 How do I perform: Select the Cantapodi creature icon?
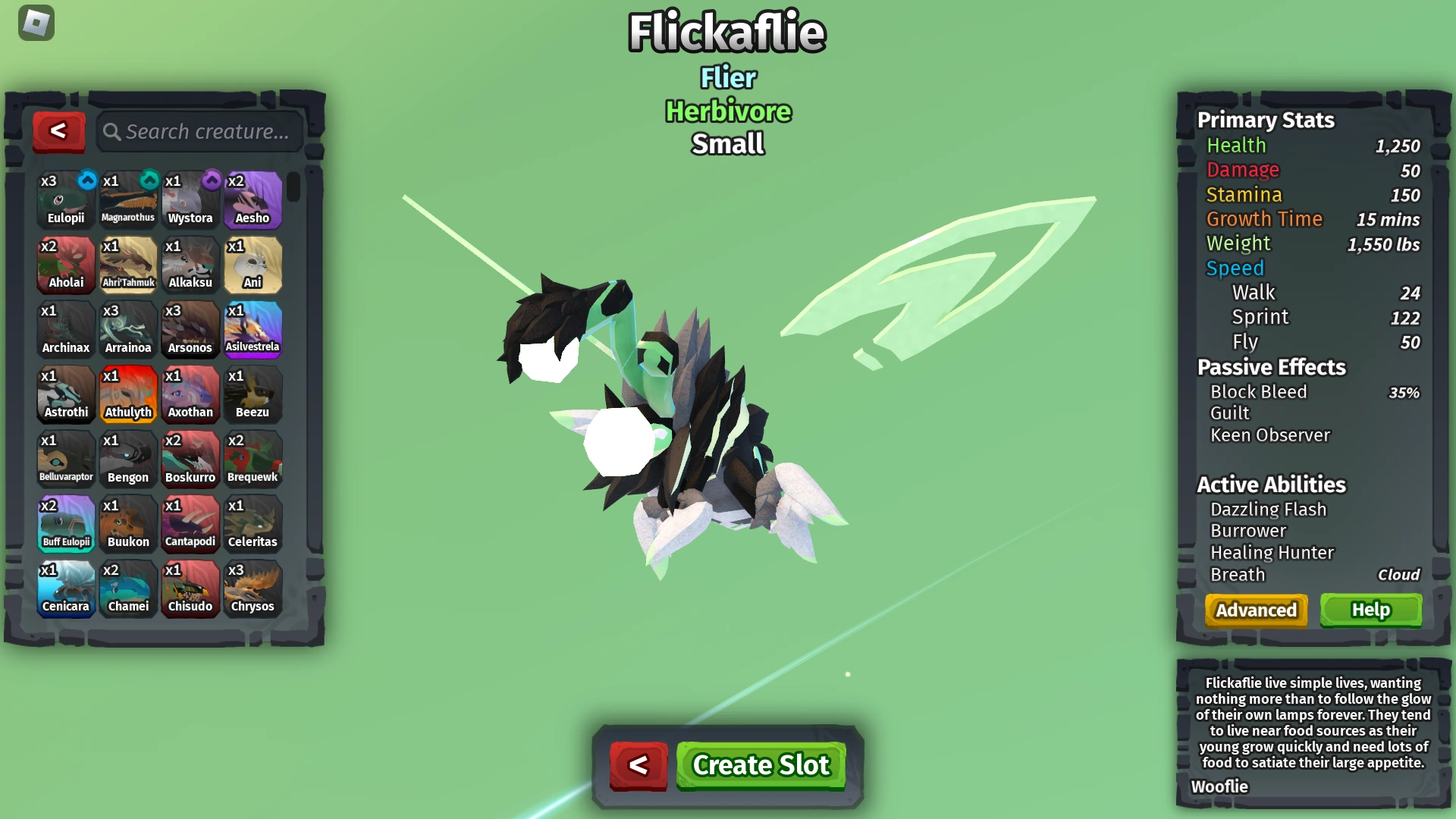pyautogui.click(x=190, y=523)
